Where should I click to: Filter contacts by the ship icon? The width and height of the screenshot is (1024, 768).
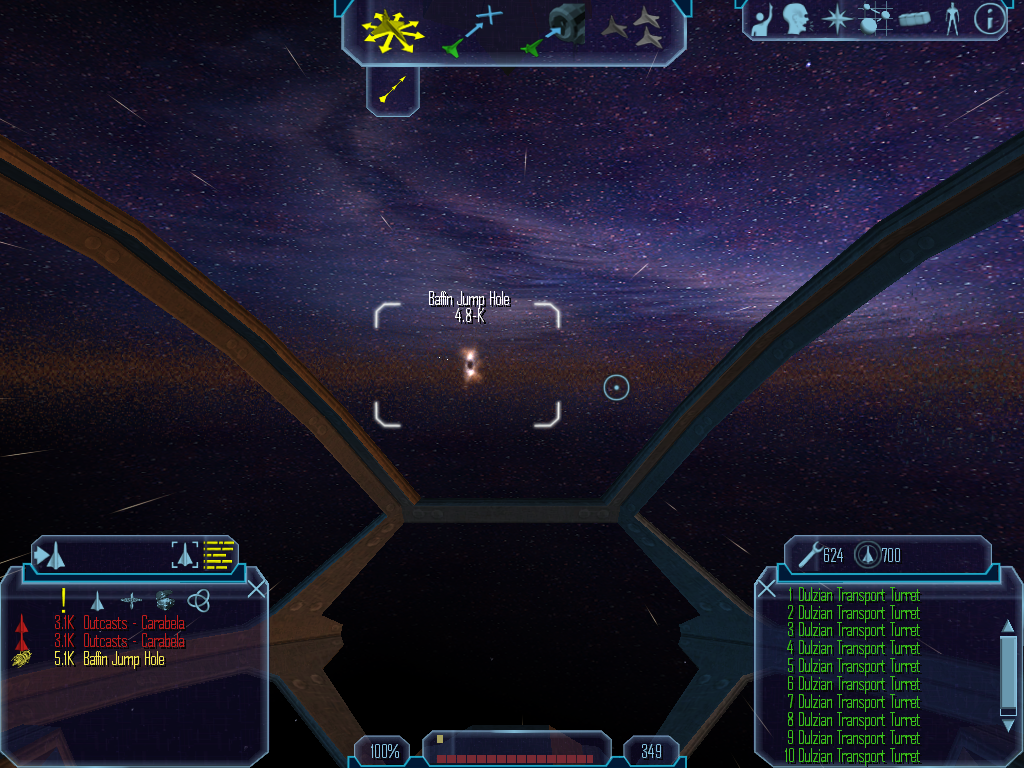pyautogui.click(x=97, y=600)
